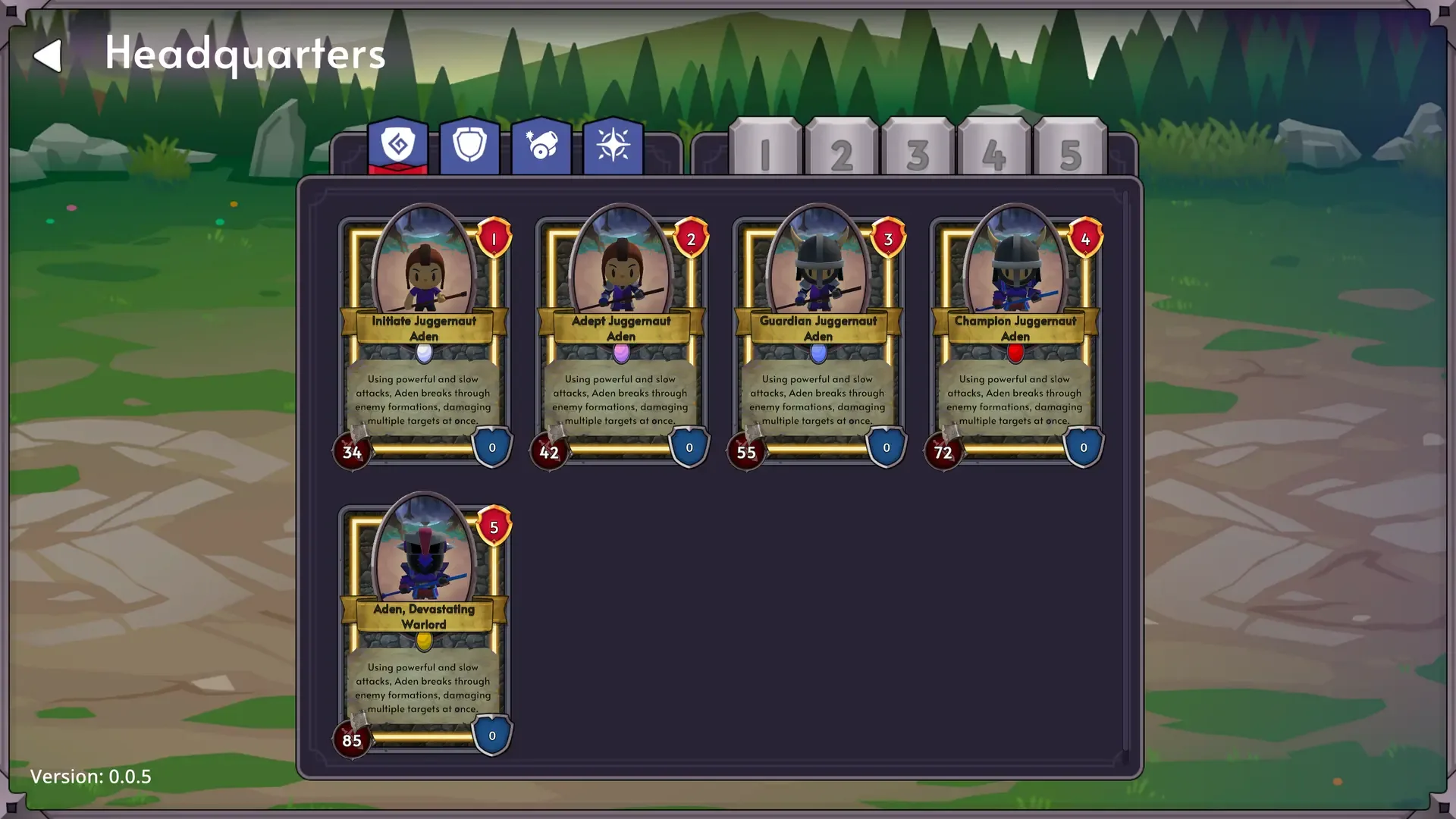Viewport: 1456px width, 819px height.
Task: Click the back arrow to leave Headquarters
Action: click(x=50, y=55)
